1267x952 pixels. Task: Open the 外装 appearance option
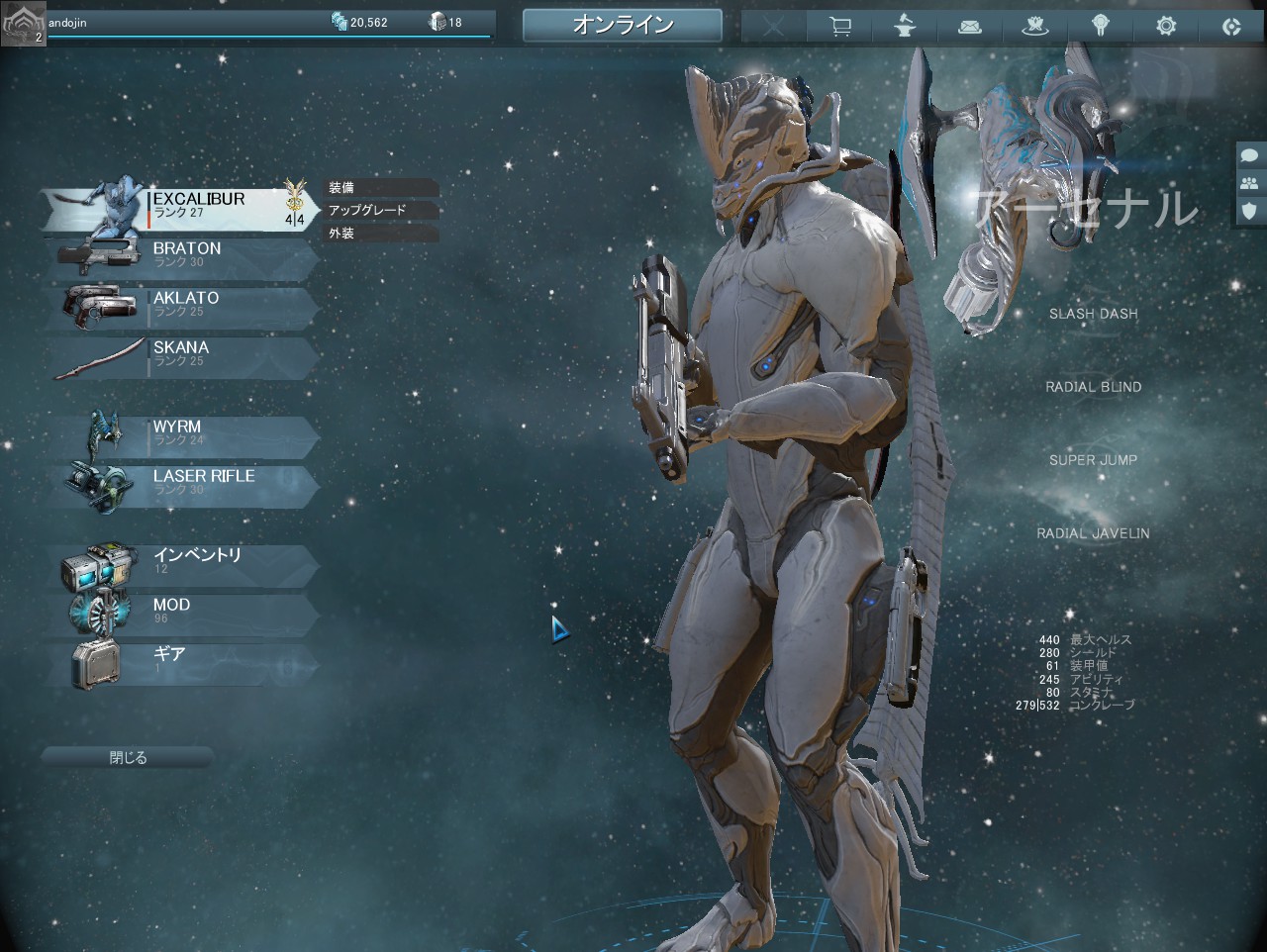click(x=381, y=234)
